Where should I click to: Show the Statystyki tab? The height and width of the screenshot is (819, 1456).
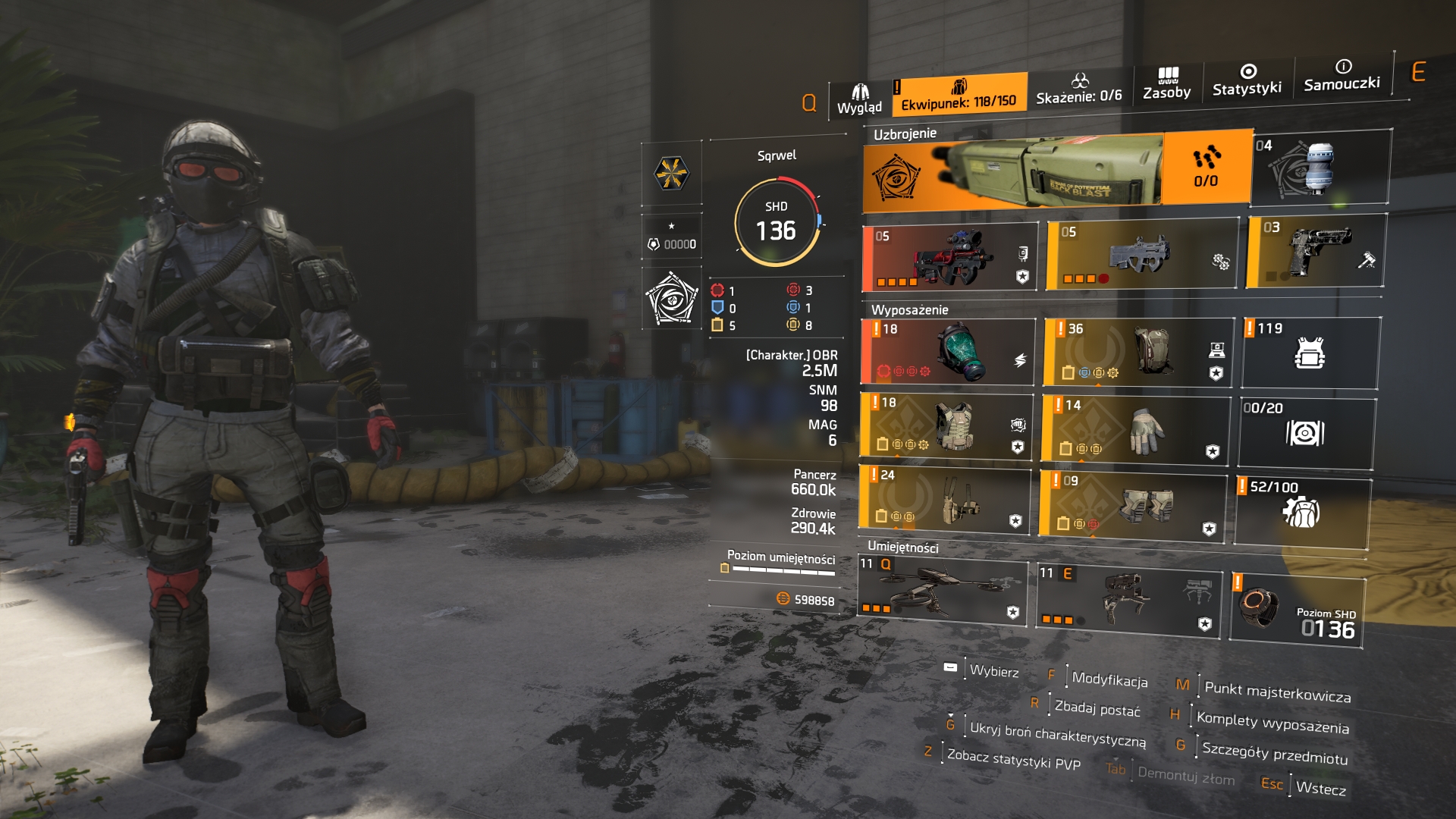point(1247,80)
